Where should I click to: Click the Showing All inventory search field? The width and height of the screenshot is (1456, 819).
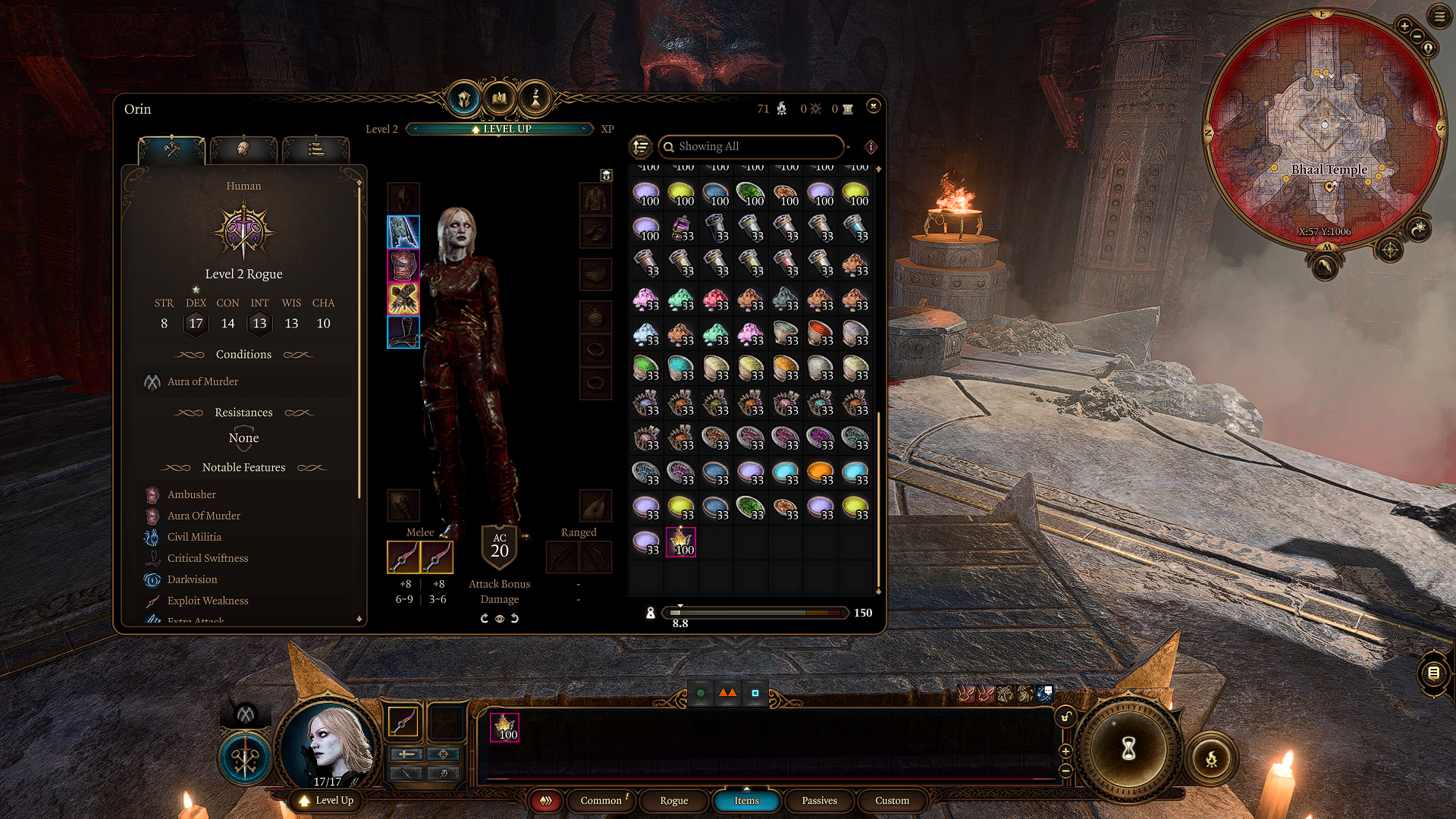(751, 146)
